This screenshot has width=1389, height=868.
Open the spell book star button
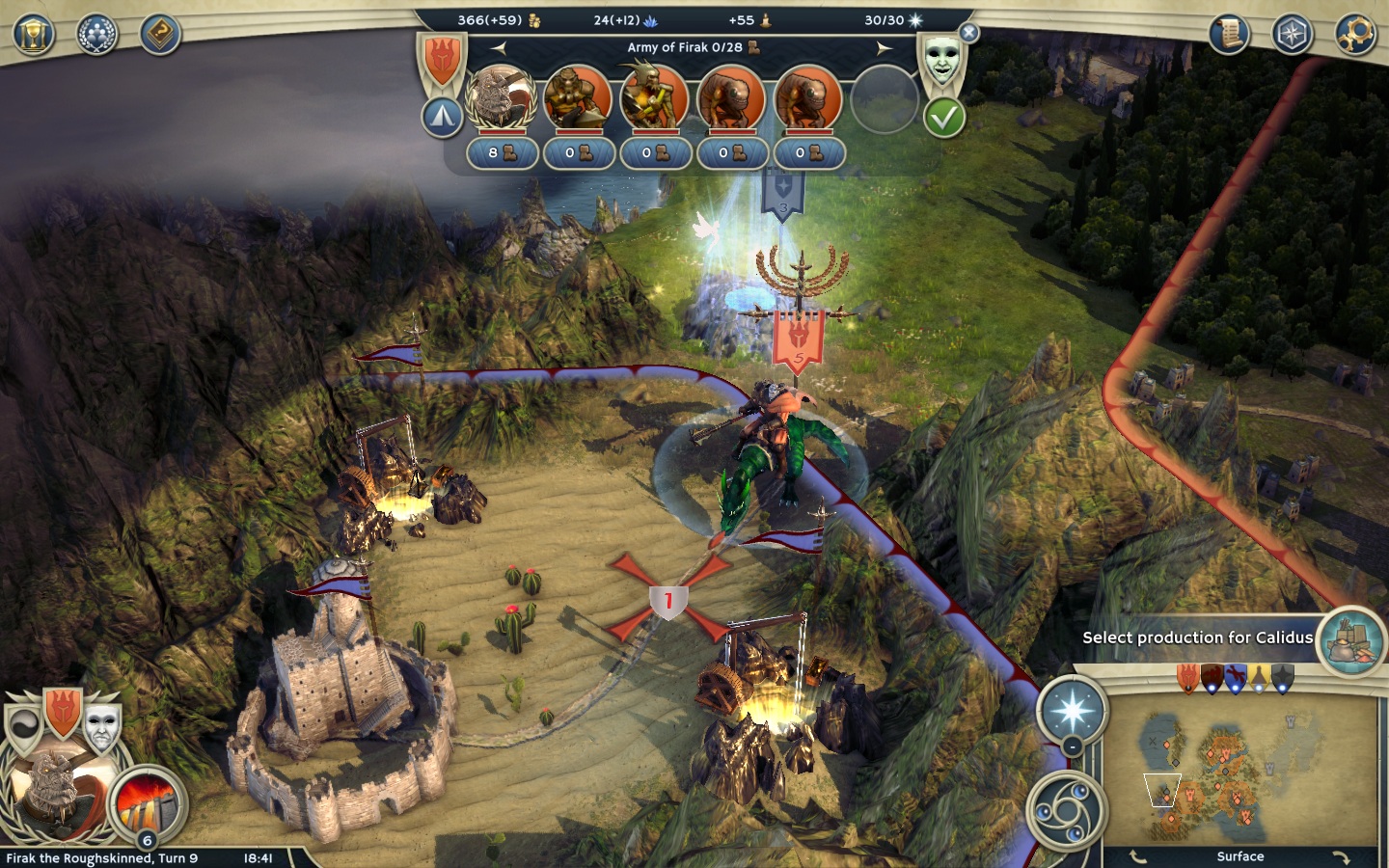click(x=1072, y=712)
